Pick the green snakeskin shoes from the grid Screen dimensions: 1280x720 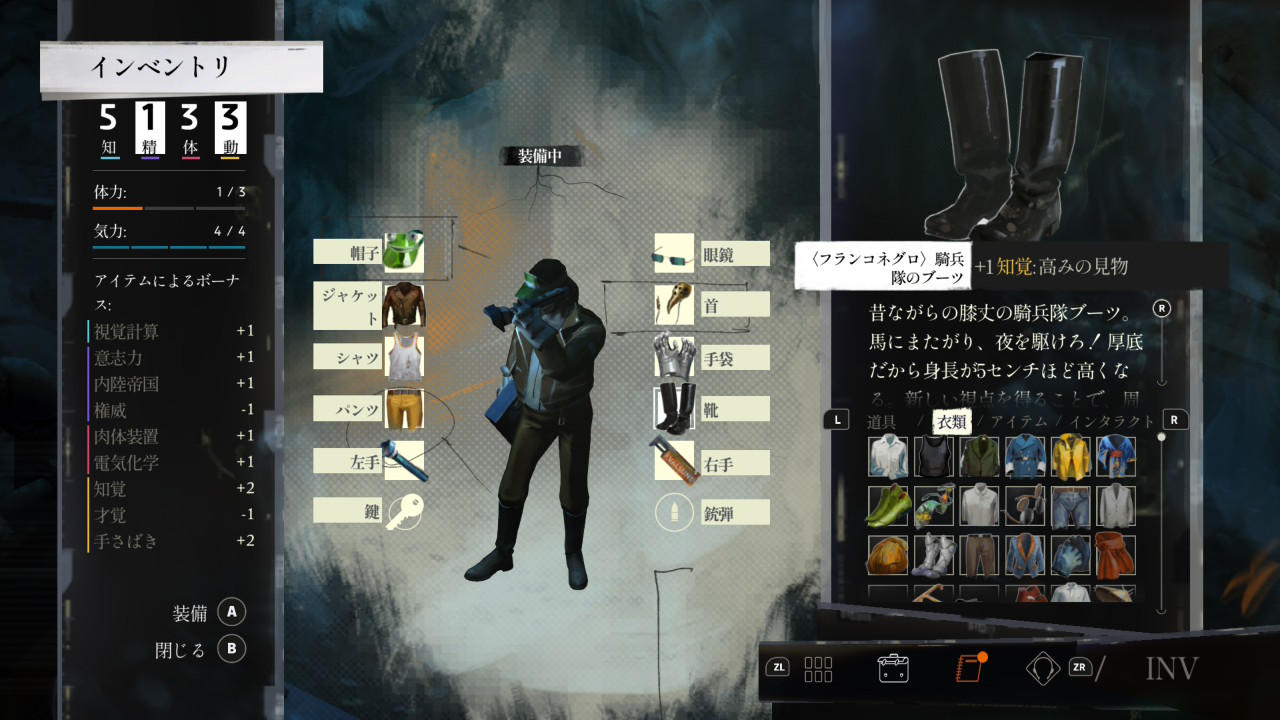point(887,506)
